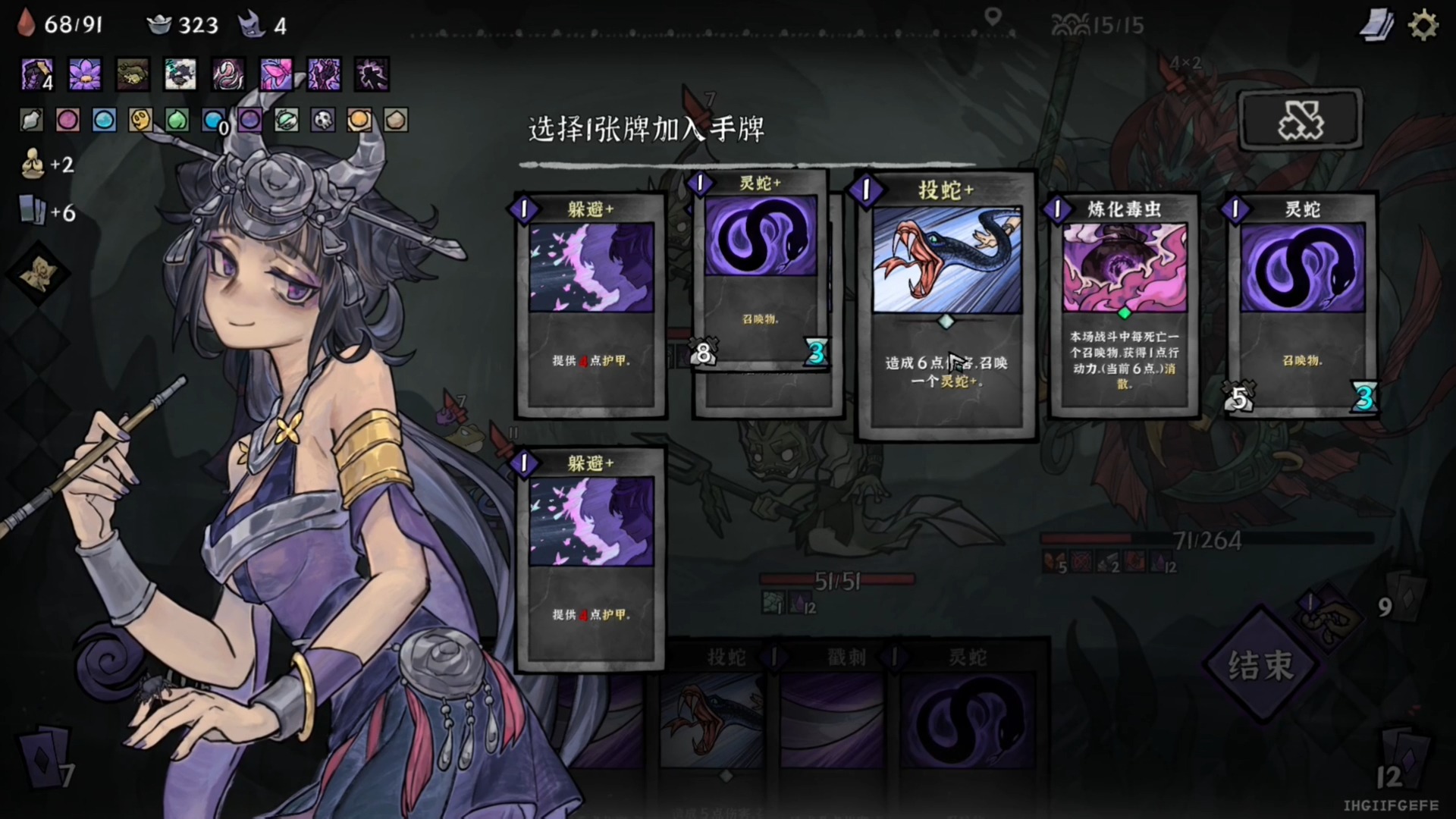Click the white bottle icon in the potion row

(x=30, y=120)
